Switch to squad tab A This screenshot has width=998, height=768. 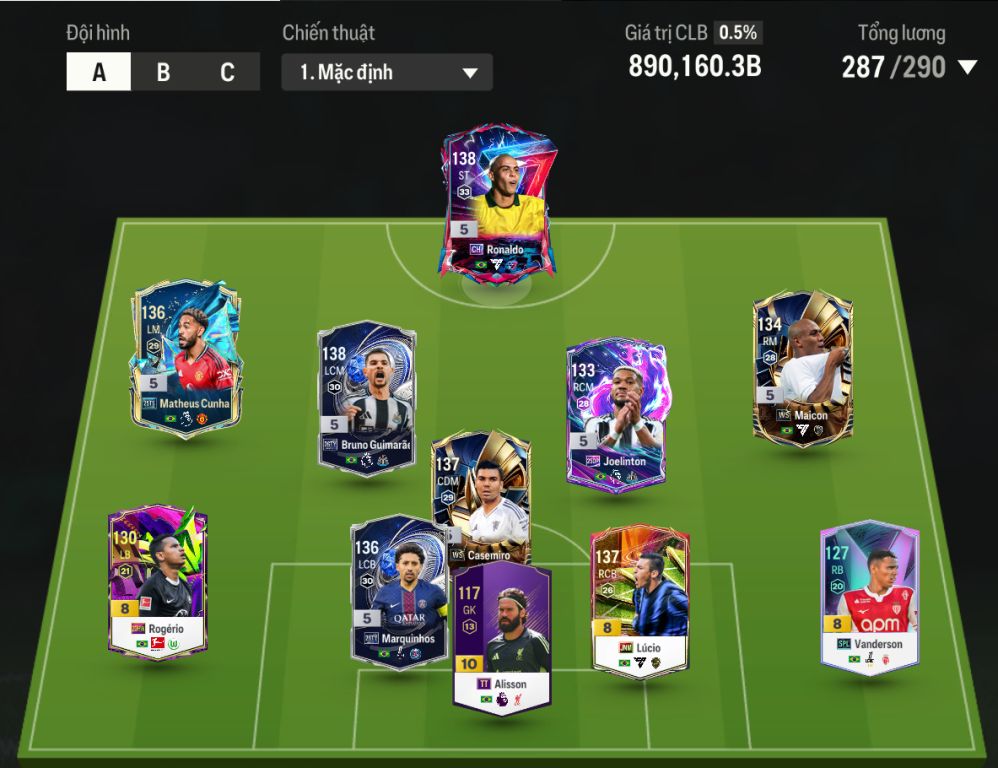click(x=99, y=73)
